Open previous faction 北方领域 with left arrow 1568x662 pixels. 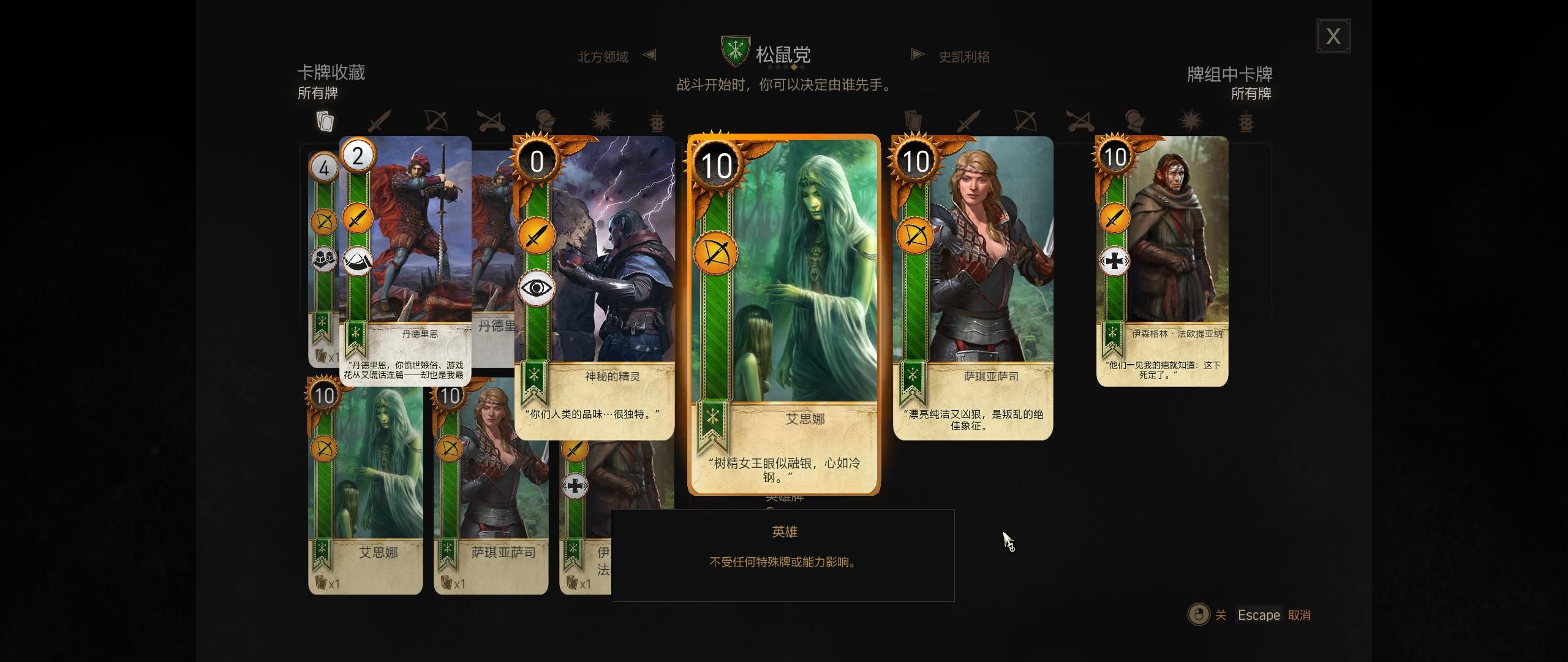coord(650,55)
